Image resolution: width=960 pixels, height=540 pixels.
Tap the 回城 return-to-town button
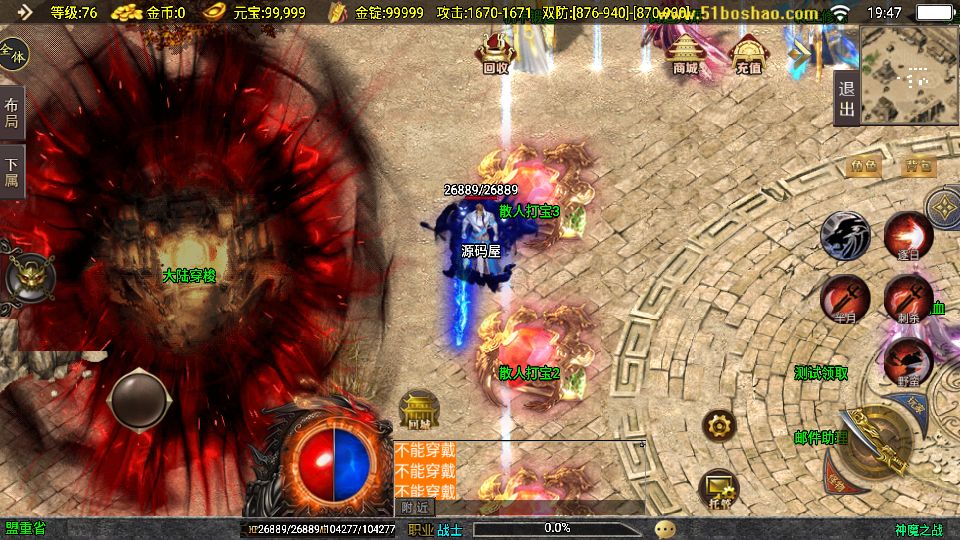(419, 410)
